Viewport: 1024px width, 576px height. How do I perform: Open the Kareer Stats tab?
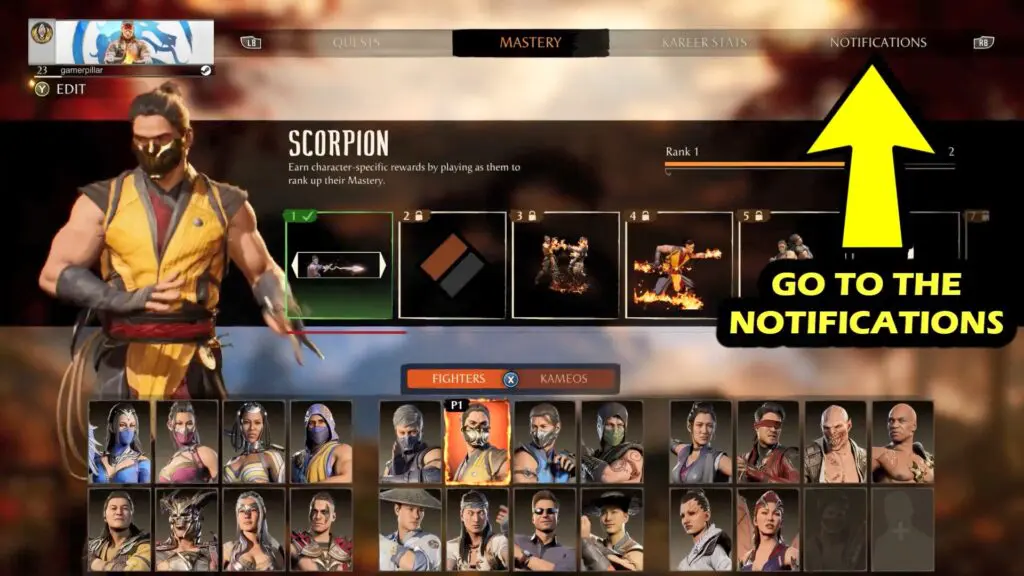pos(703,43)
